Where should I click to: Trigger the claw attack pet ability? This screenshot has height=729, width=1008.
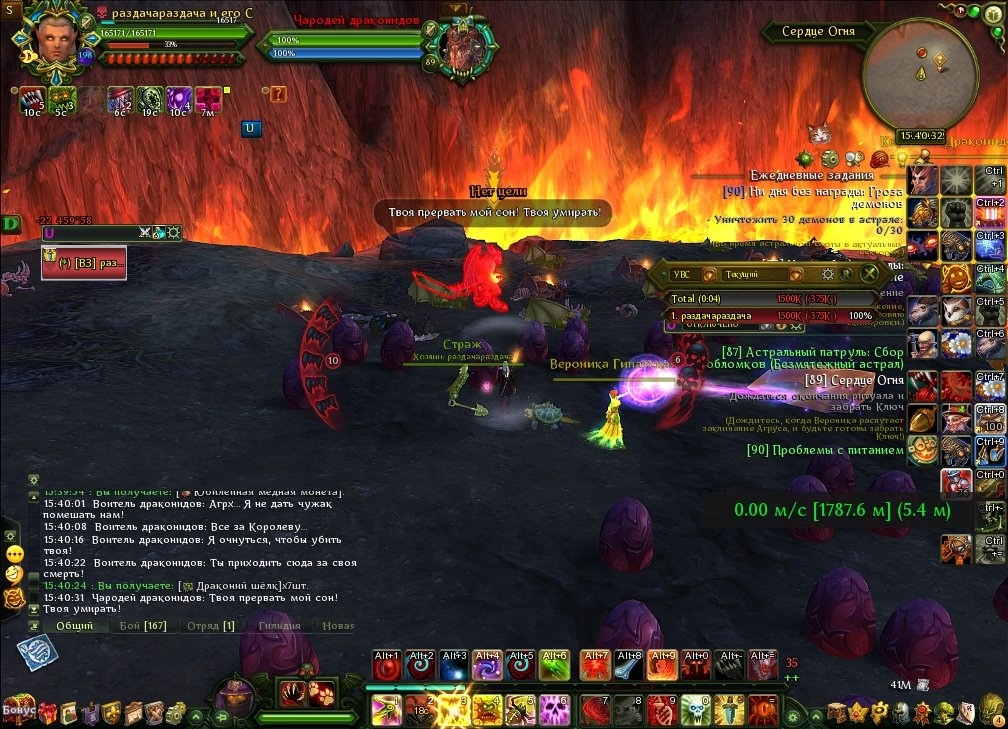click(292, 692)
